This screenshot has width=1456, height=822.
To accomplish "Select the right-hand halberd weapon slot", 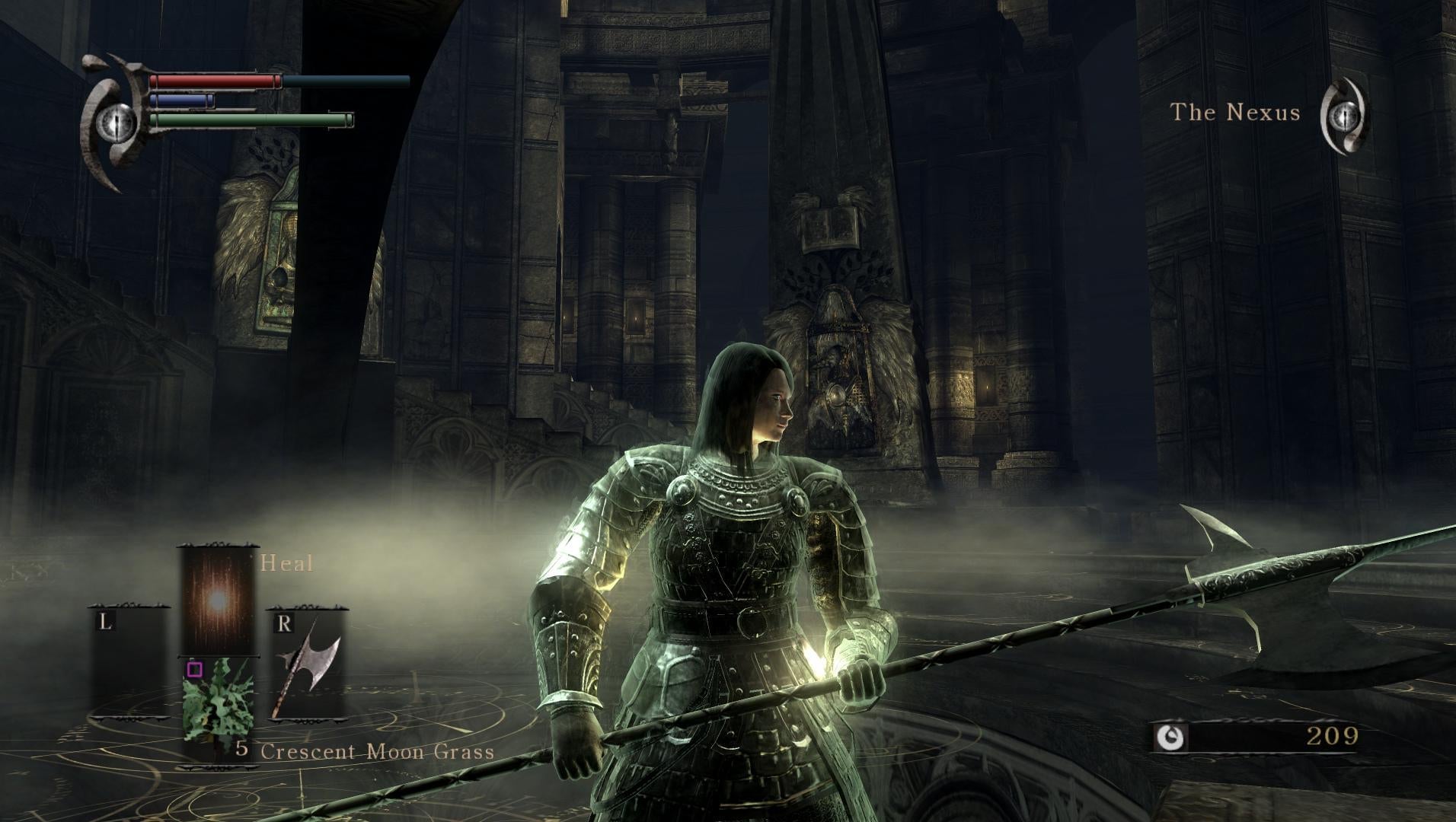I will [x=307, y=662].
